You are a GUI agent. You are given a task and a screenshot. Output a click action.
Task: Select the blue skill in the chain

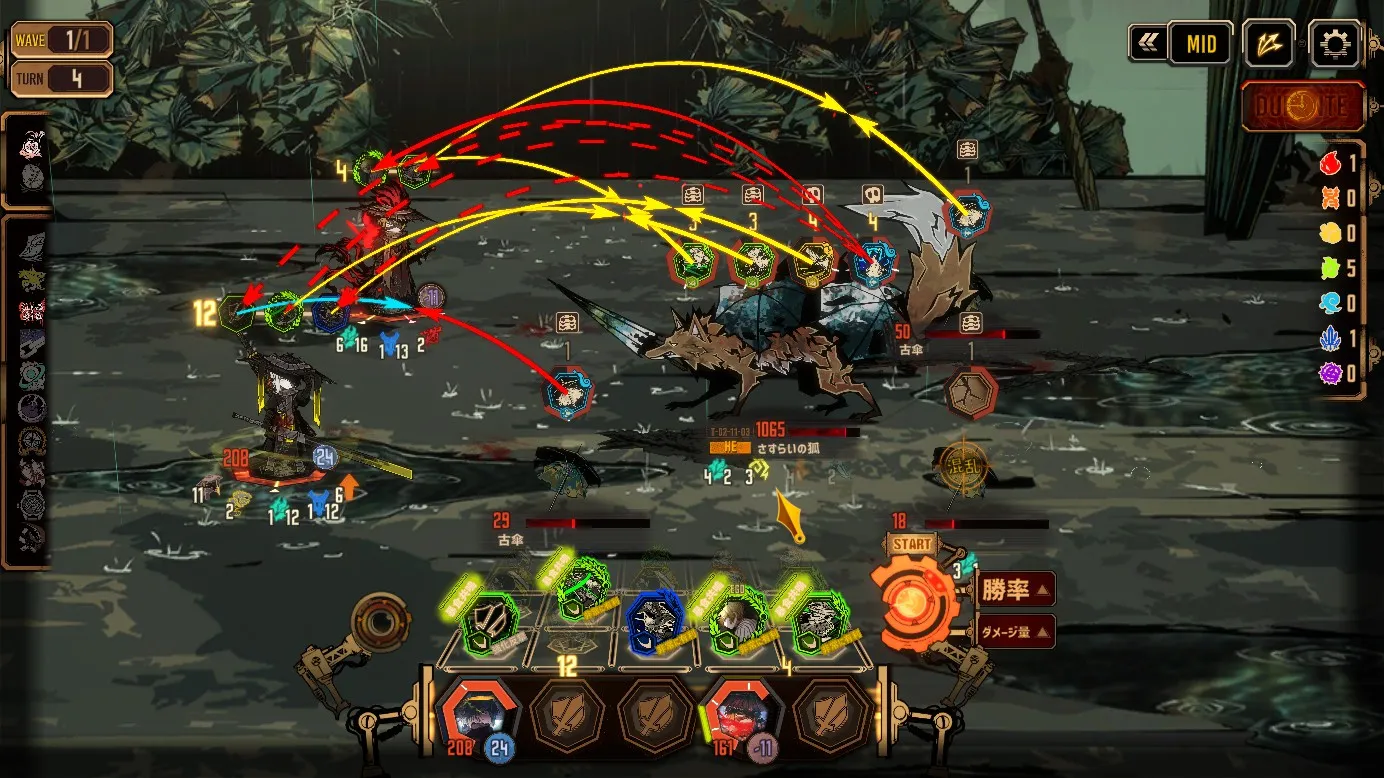point(656,621)
